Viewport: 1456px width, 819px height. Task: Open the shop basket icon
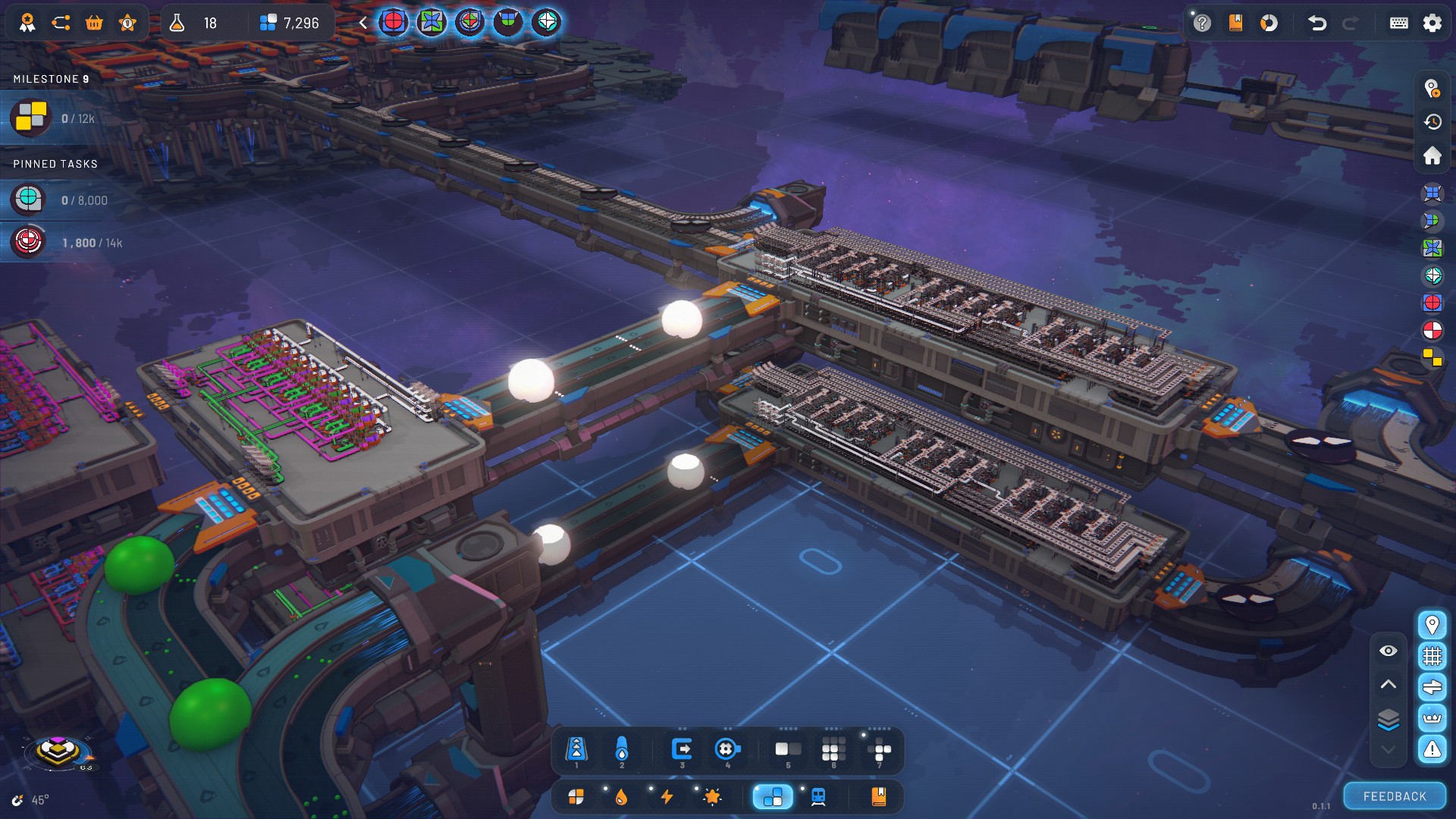pos(94,23)
